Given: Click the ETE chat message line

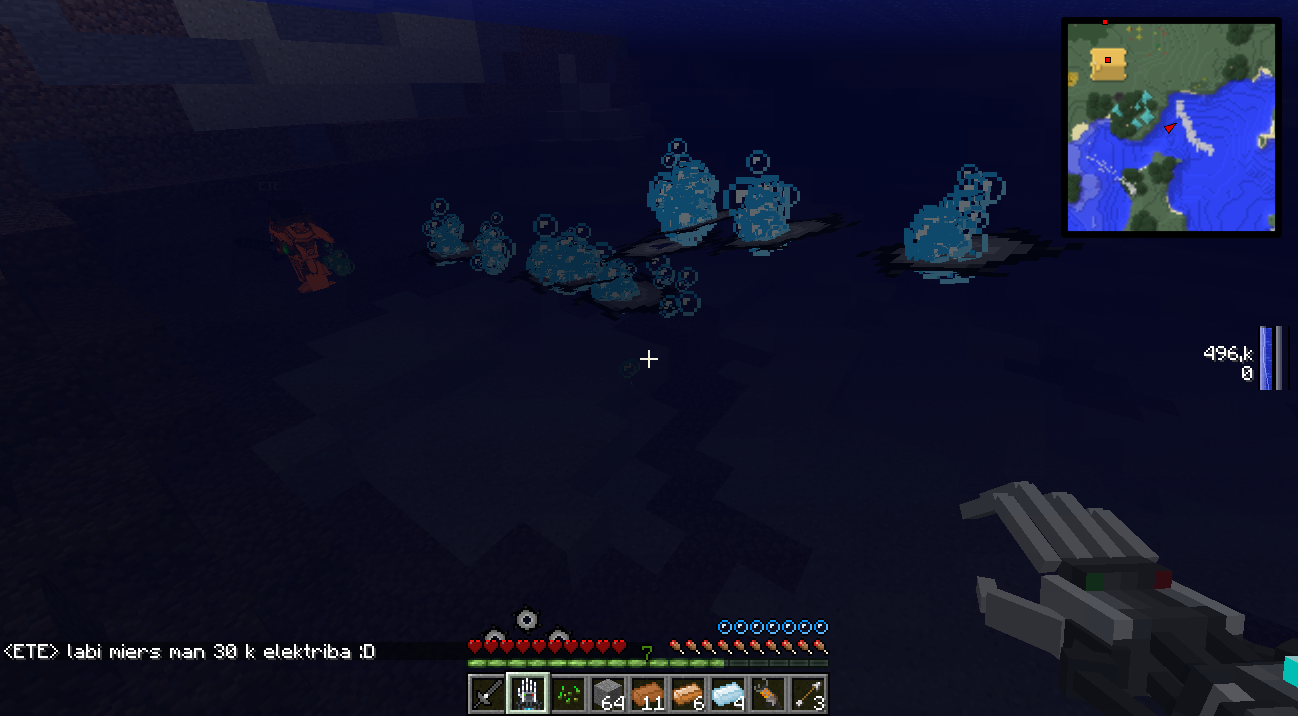Looking at the screenshot, I should pyautogui.click(x=189, y=651).
